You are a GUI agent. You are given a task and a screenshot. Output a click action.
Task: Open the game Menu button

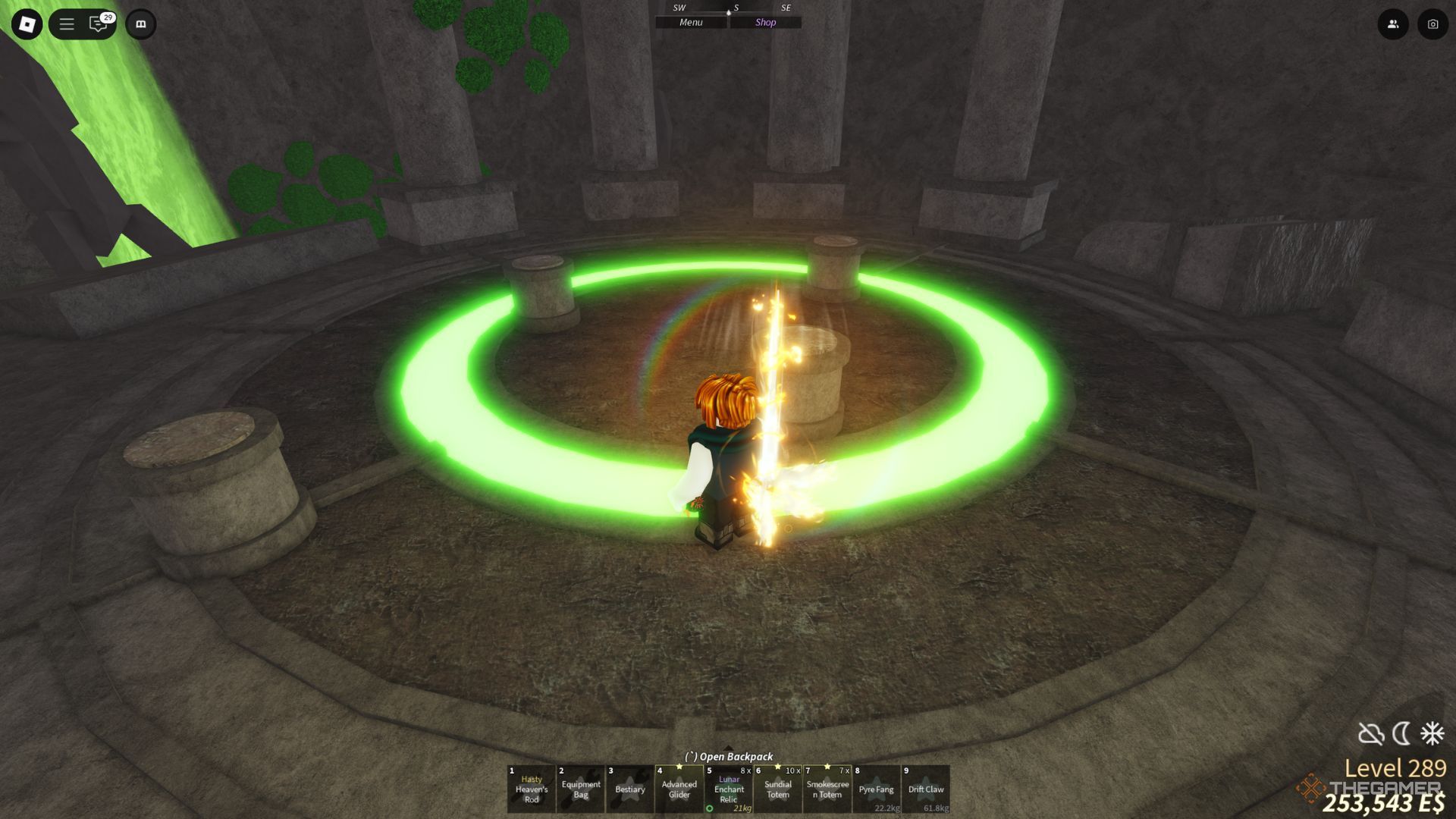point(691,23)
